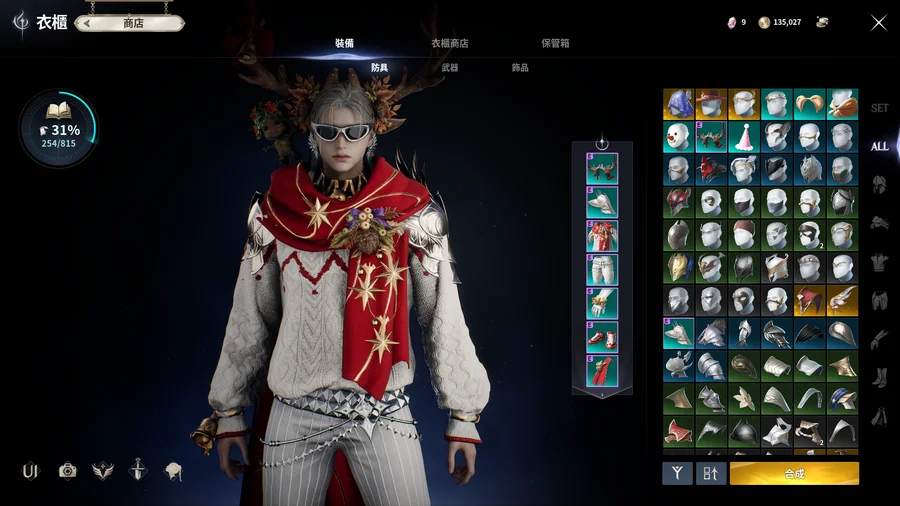Switch to the 衣櫃商店 tab
This screenshot has width=900, height=506.
(450, 43)
